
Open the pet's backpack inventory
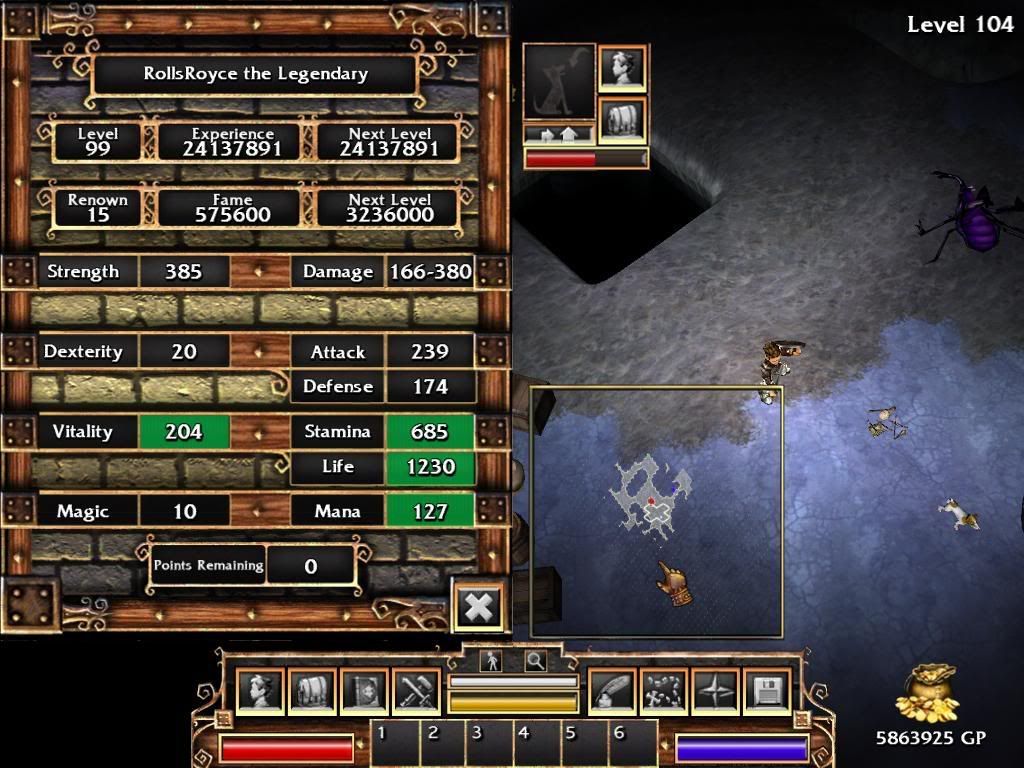pyautogui.click(x=622, y=119)
